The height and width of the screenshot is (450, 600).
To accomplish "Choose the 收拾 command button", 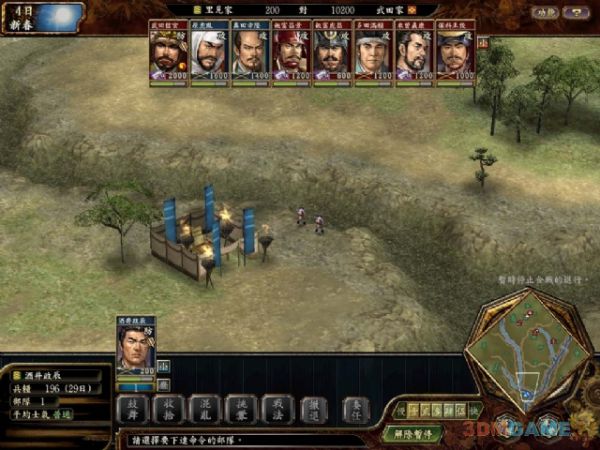I will pos(170,408).
